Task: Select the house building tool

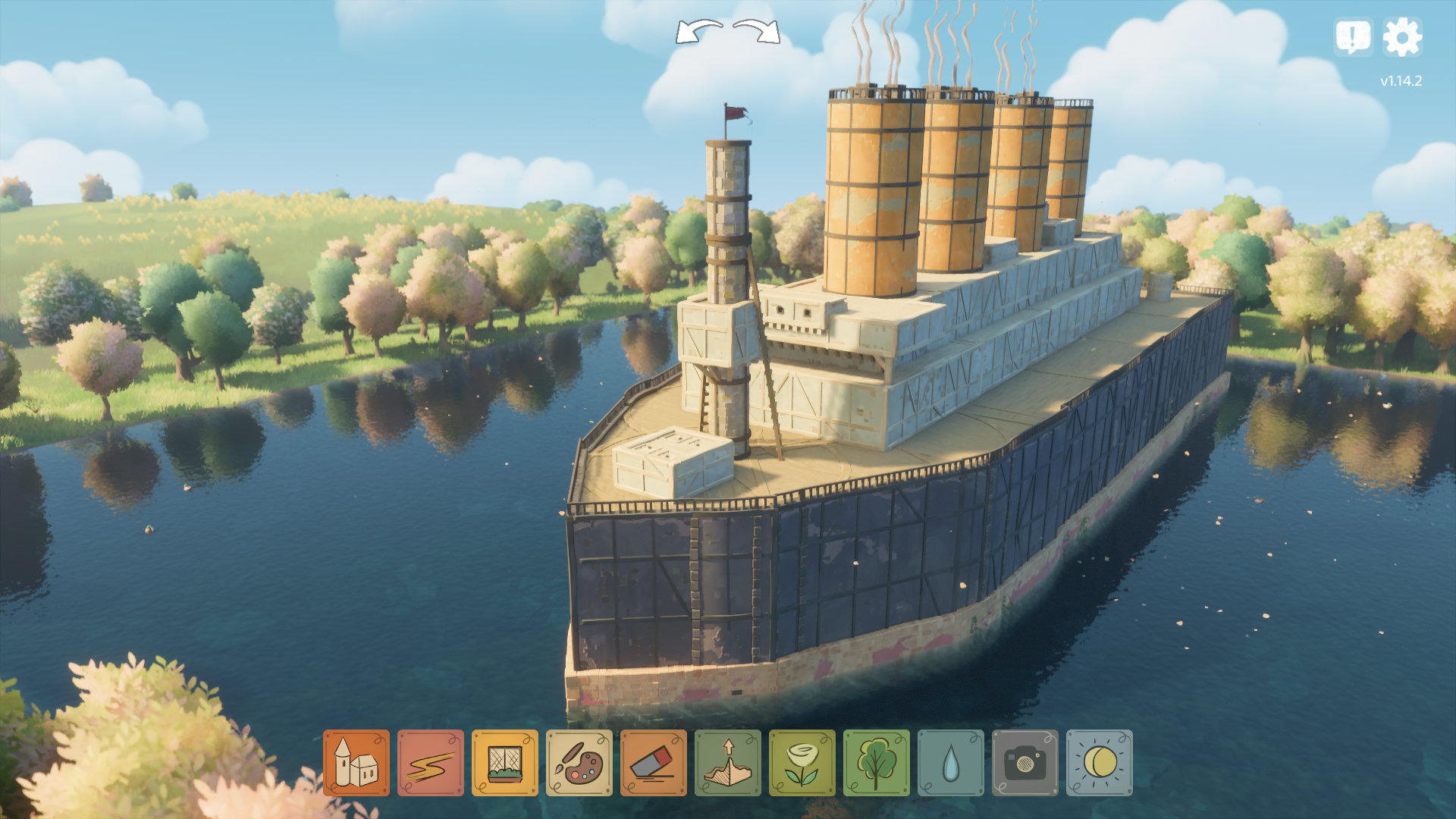Action: (x=356, y=763)
